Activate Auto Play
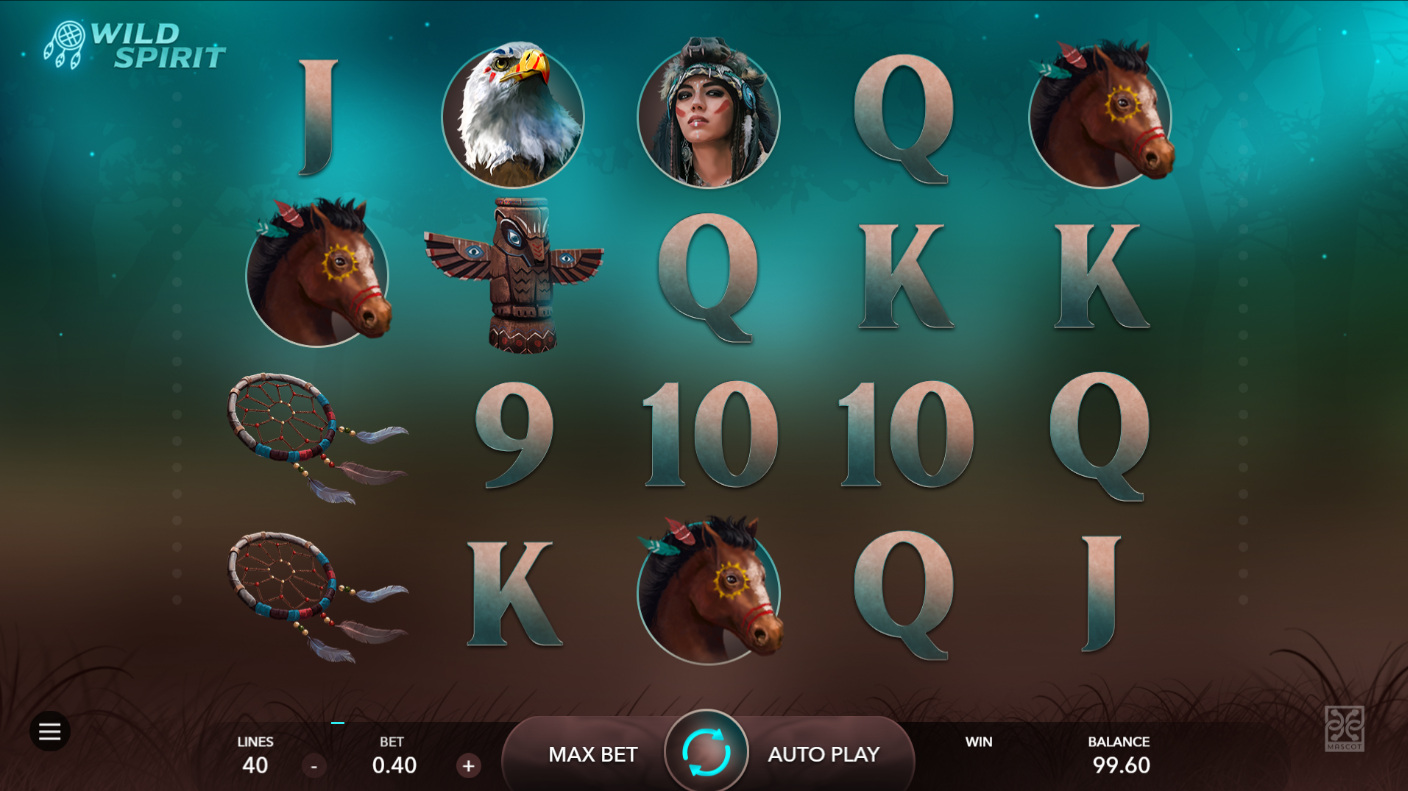 click(x=823, y=755)
